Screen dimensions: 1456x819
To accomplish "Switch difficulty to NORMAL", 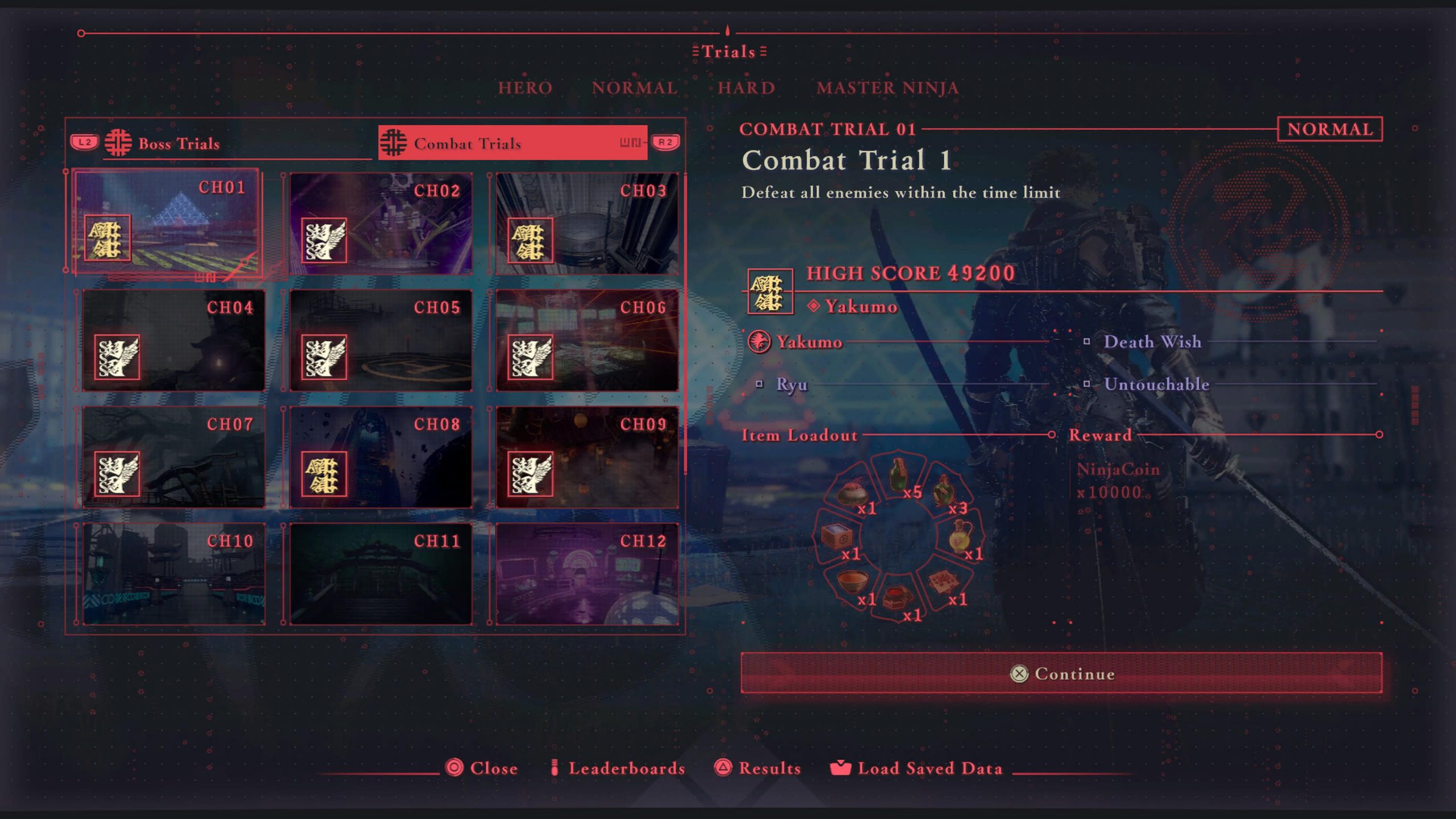I will click(635, 88).
